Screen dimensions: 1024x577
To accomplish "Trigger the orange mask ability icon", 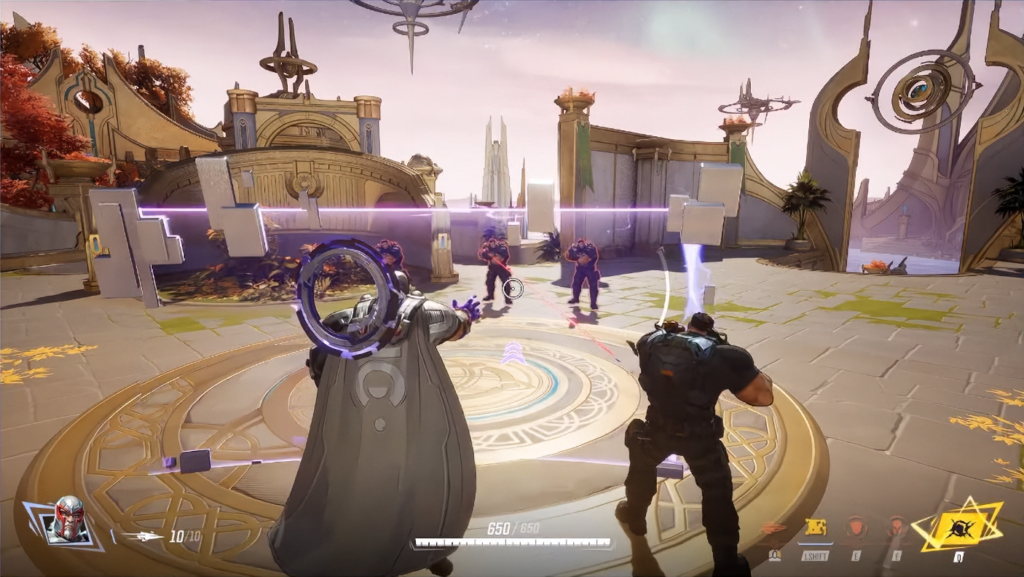I will 897,527.
